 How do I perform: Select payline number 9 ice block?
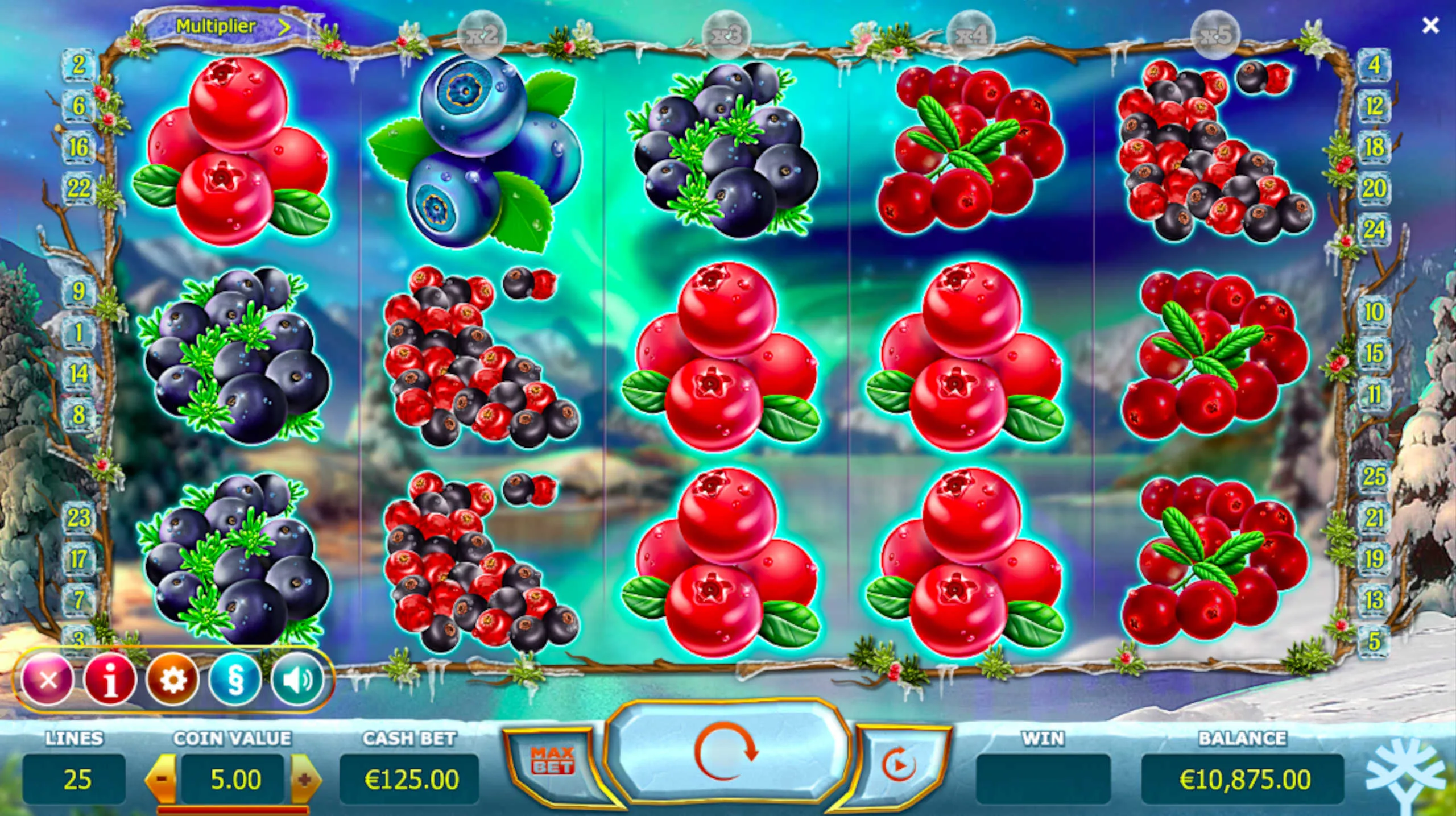[78, 291]
